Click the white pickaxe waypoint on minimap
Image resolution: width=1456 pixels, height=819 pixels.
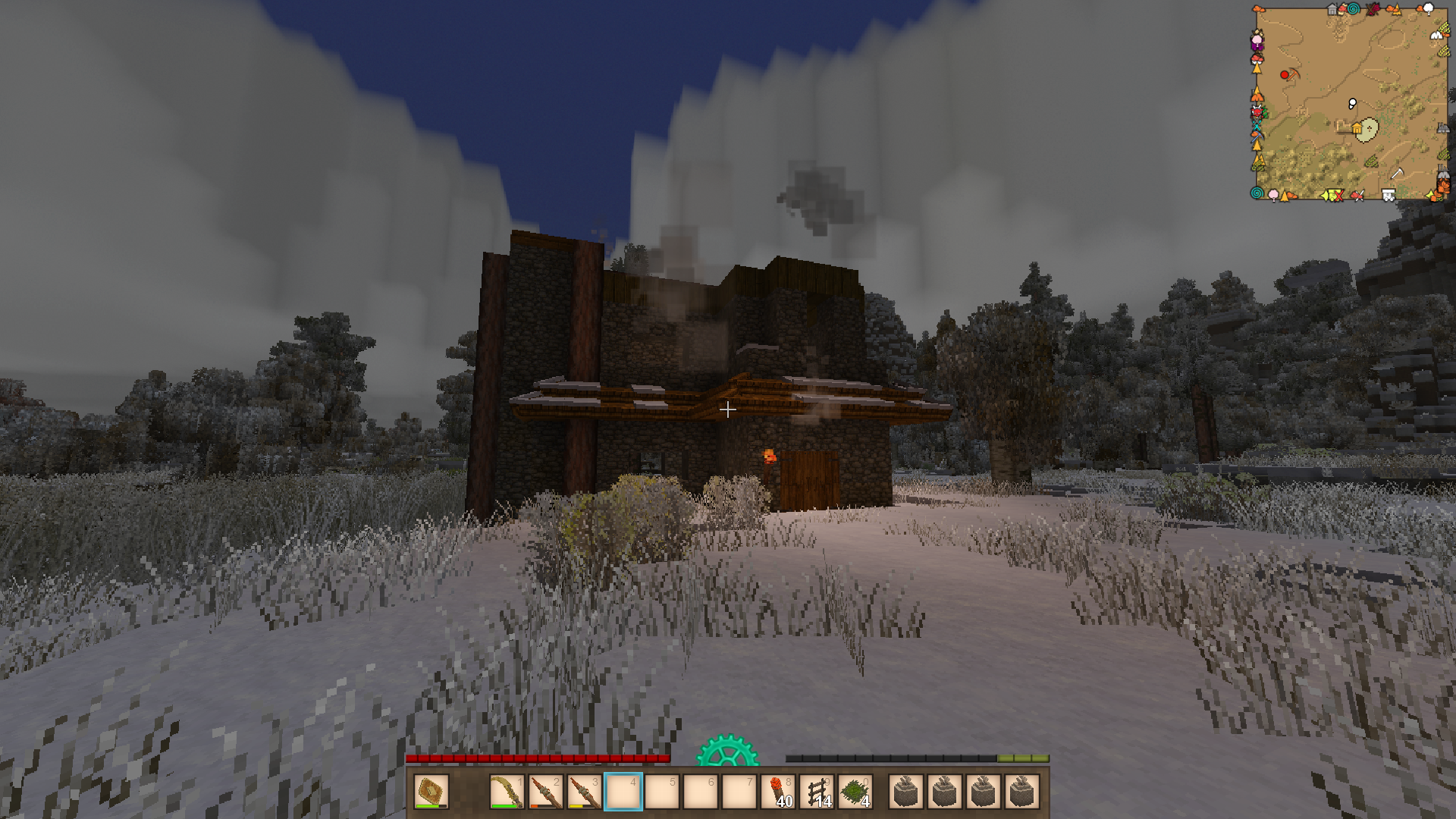[1396, 174]
